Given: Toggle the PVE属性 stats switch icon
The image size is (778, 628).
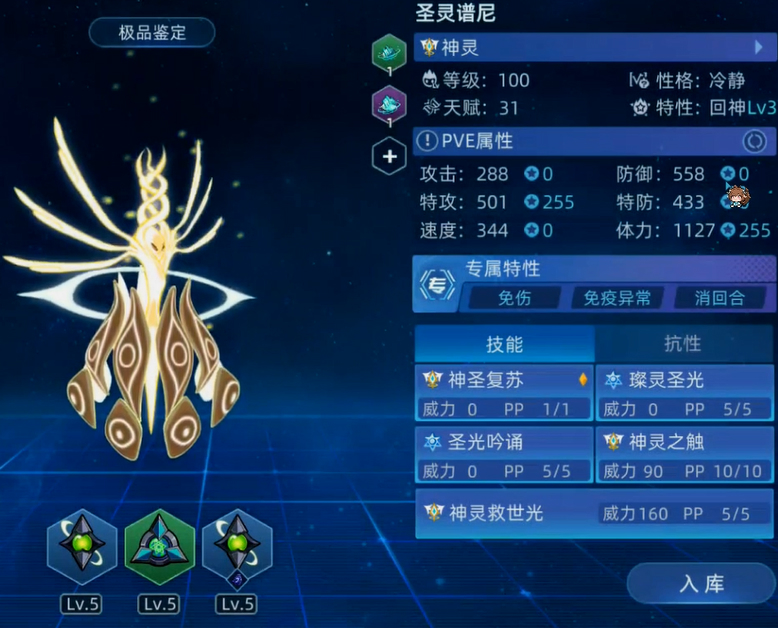Looking at the screenshot, I should pyautogui.click(x=753, y=142).
